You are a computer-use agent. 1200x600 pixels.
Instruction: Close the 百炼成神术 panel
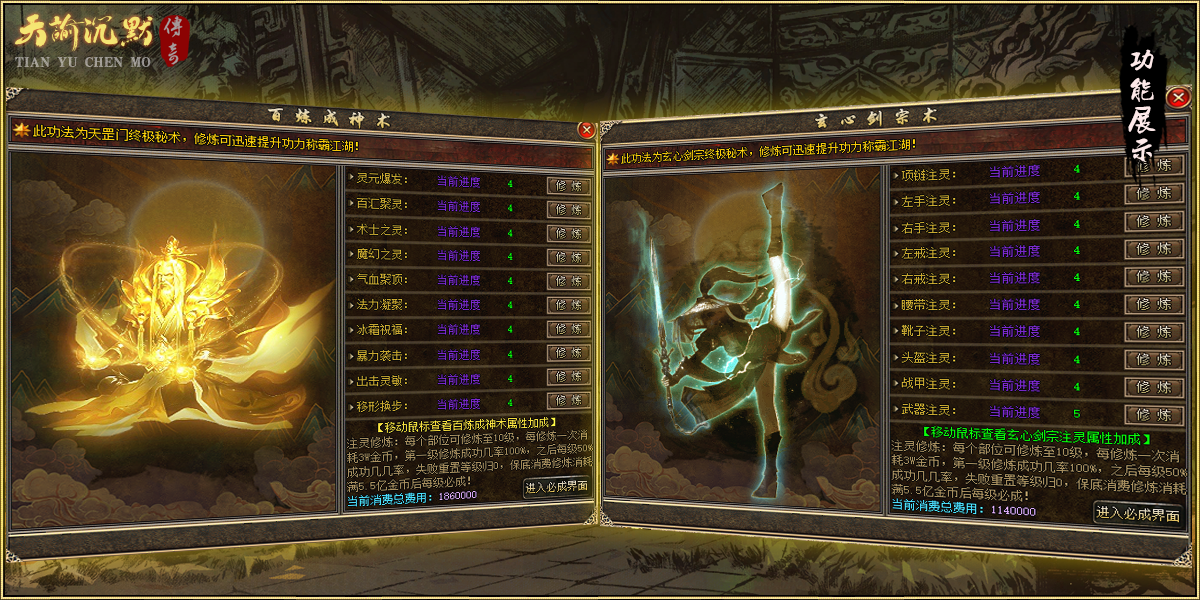586,130
